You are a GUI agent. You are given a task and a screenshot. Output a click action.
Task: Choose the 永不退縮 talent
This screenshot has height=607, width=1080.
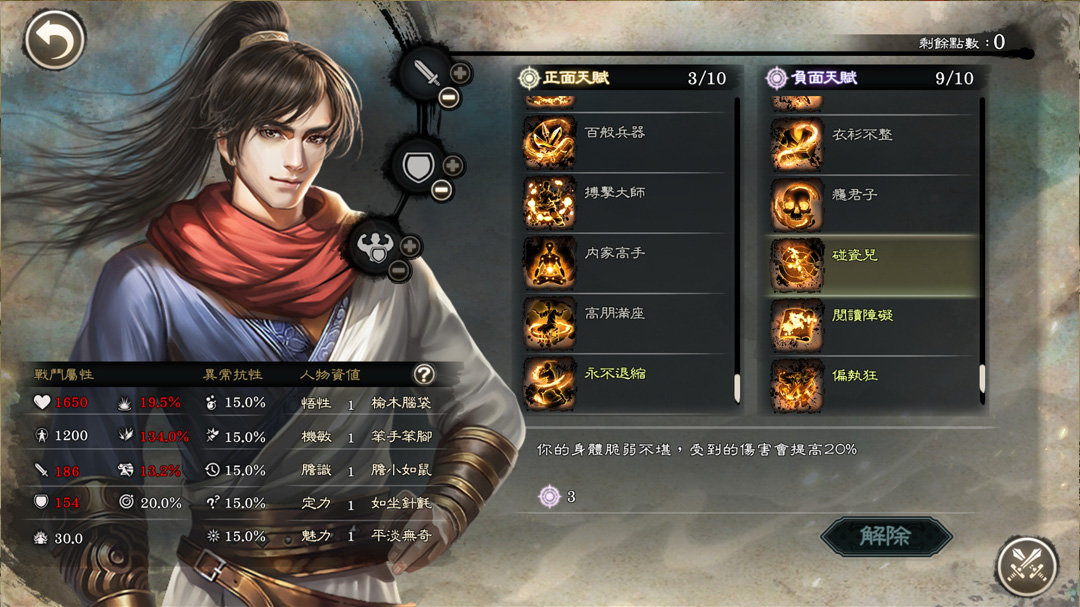[x=630, y=382]
